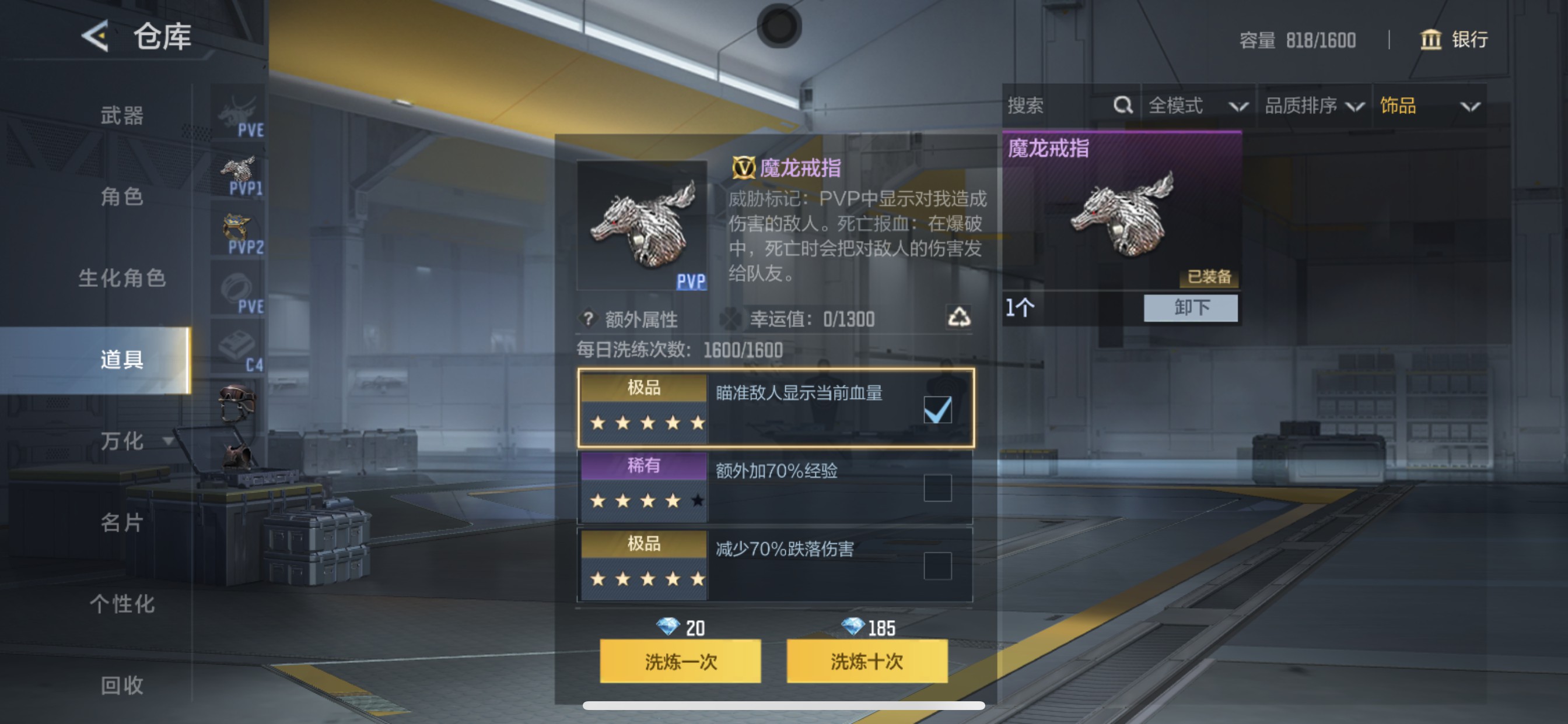Click the search magnifier icon

[1122, 106]
